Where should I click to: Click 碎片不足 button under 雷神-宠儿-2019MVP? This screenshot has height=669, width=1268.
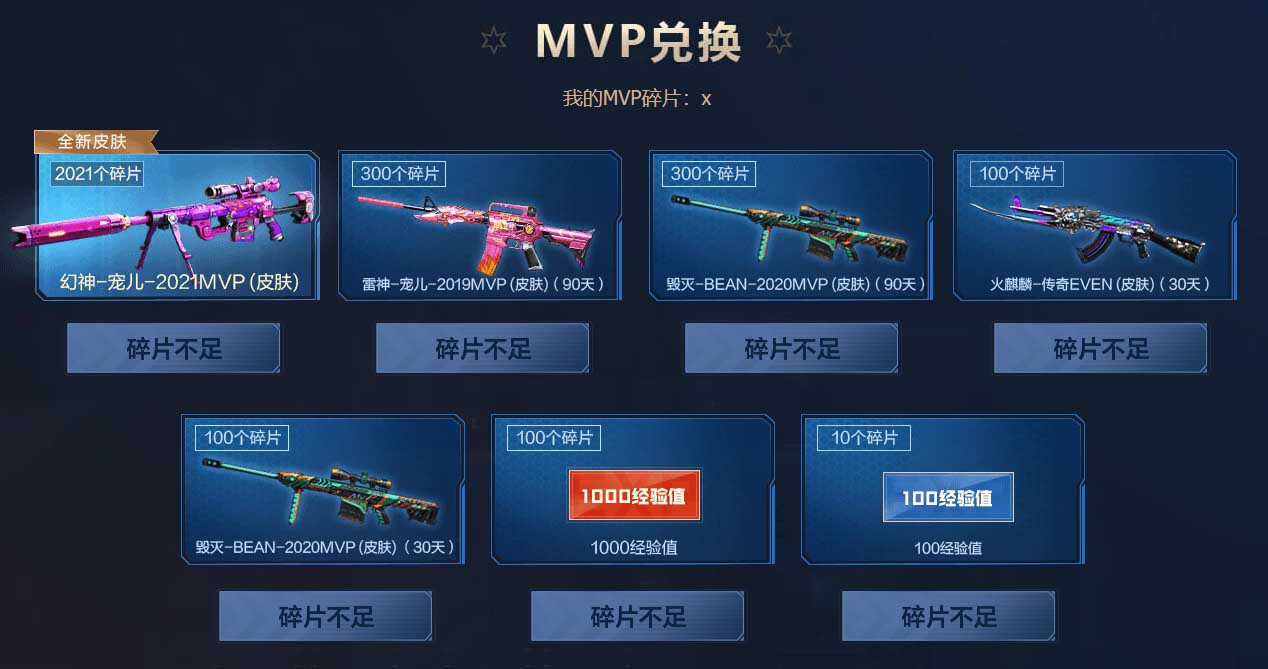click(483, 349)
